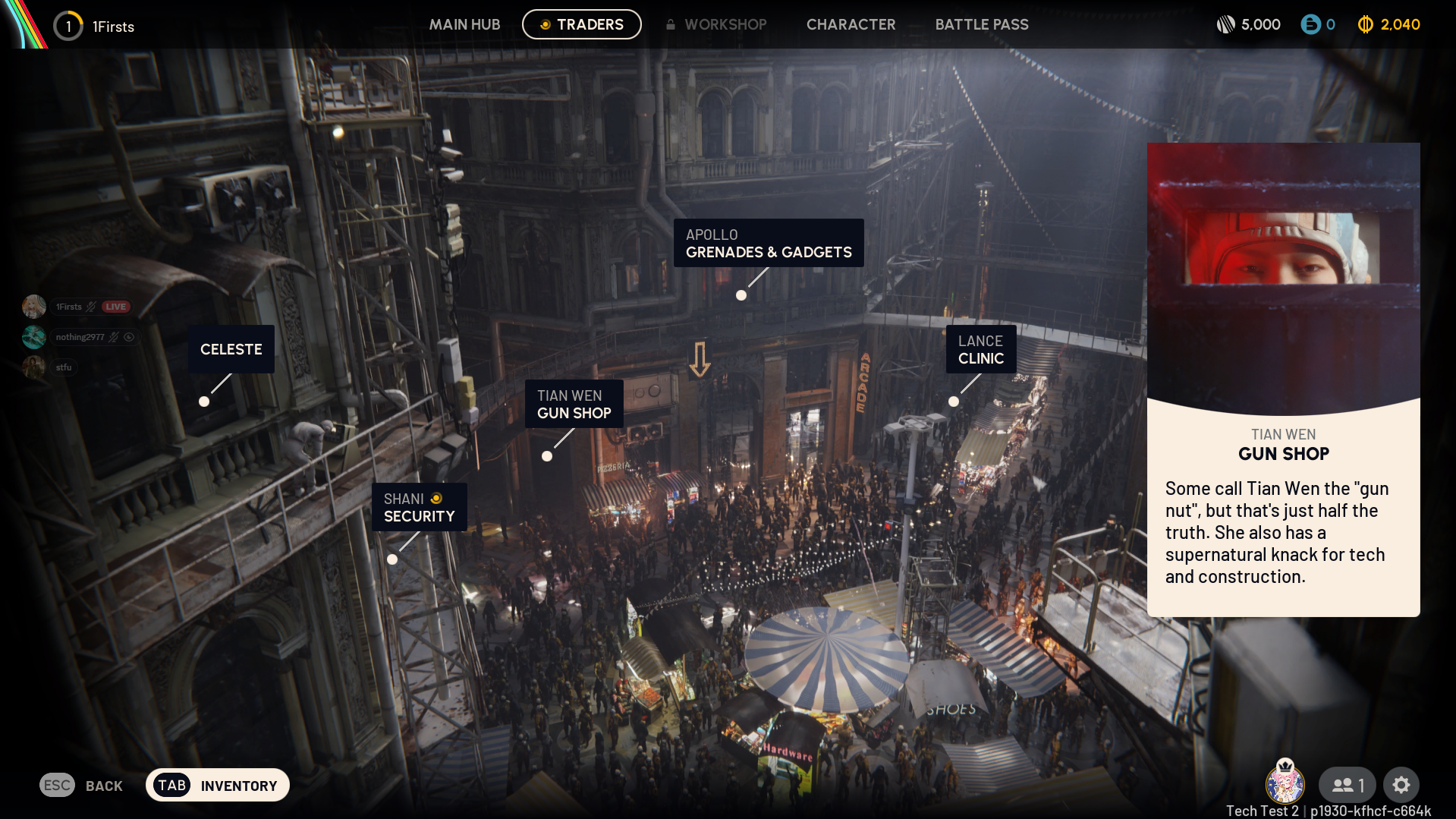This screenshot has width=1456, height=819.
Task: Open the settings gear in the bottom right
Action: pyautogui.click(x=1401, y=785)
